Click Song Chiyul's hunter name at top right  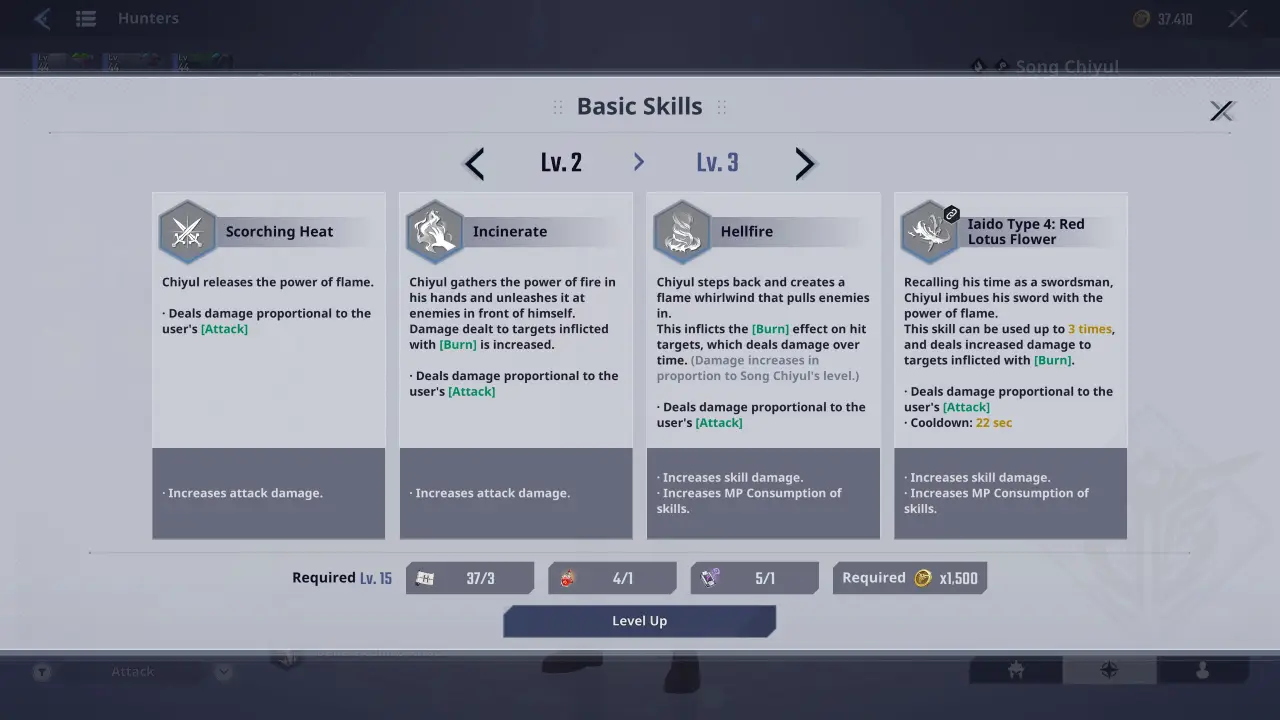pos(1066,67)
